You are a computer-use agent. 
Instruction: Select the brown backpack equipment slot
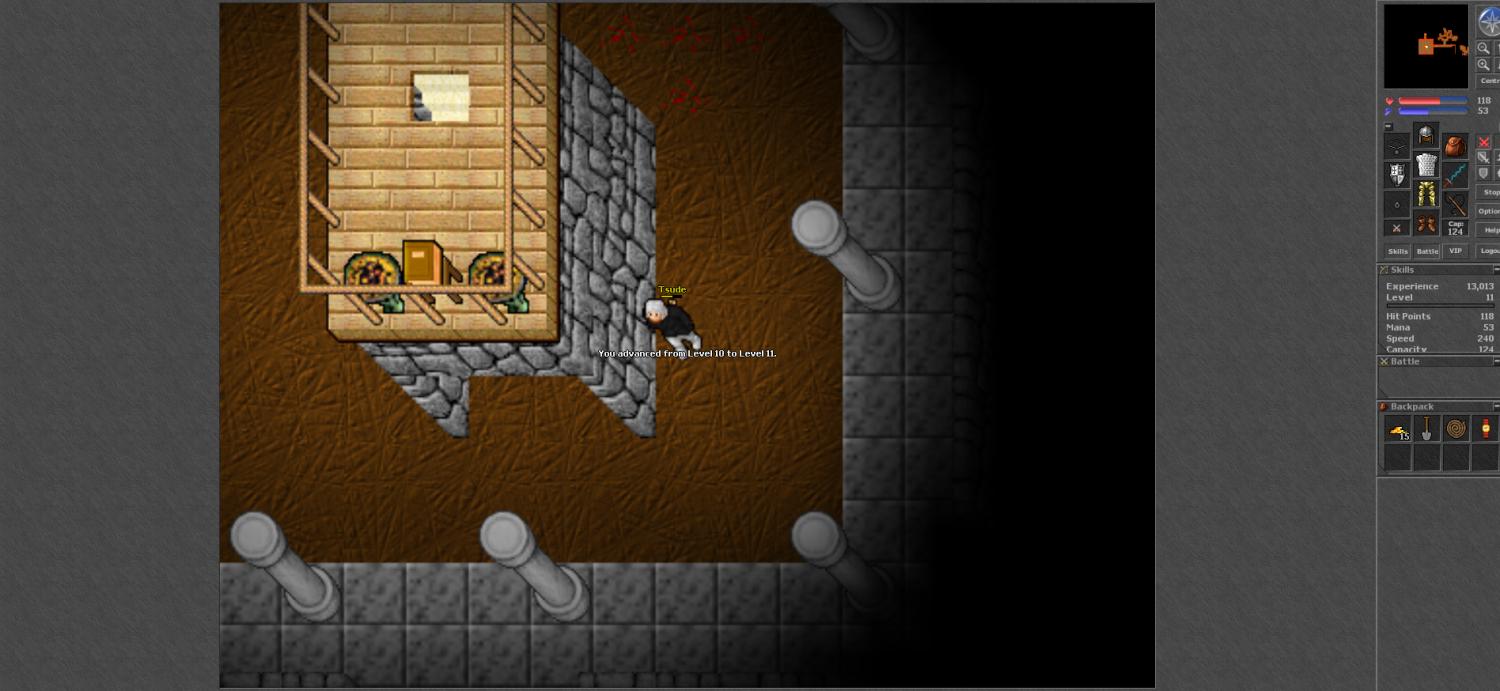pyautogui.click(x=1455, y=146)
